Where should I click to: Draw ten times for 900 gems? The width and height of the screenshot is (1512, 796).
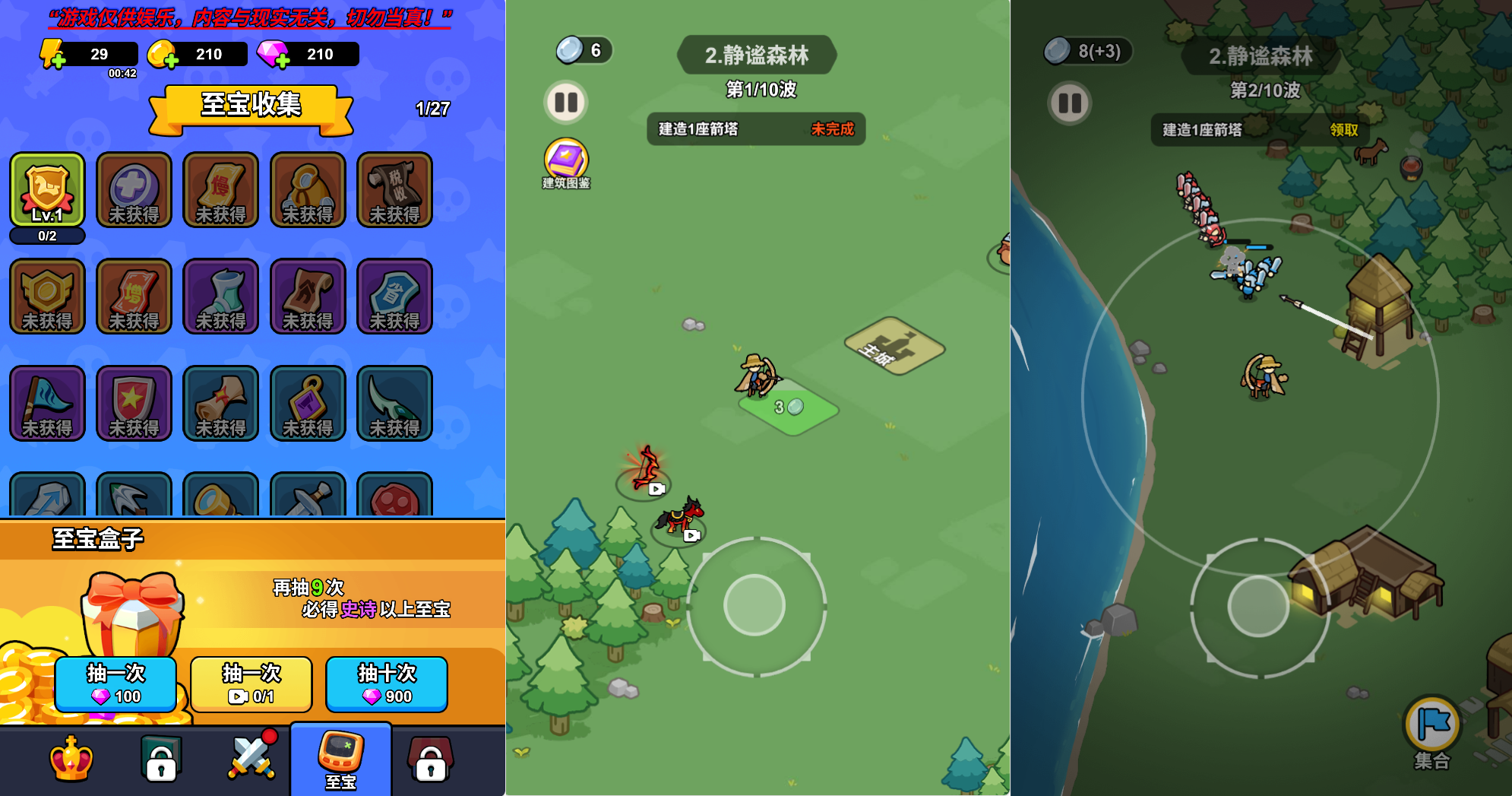(x=386, y=684)
